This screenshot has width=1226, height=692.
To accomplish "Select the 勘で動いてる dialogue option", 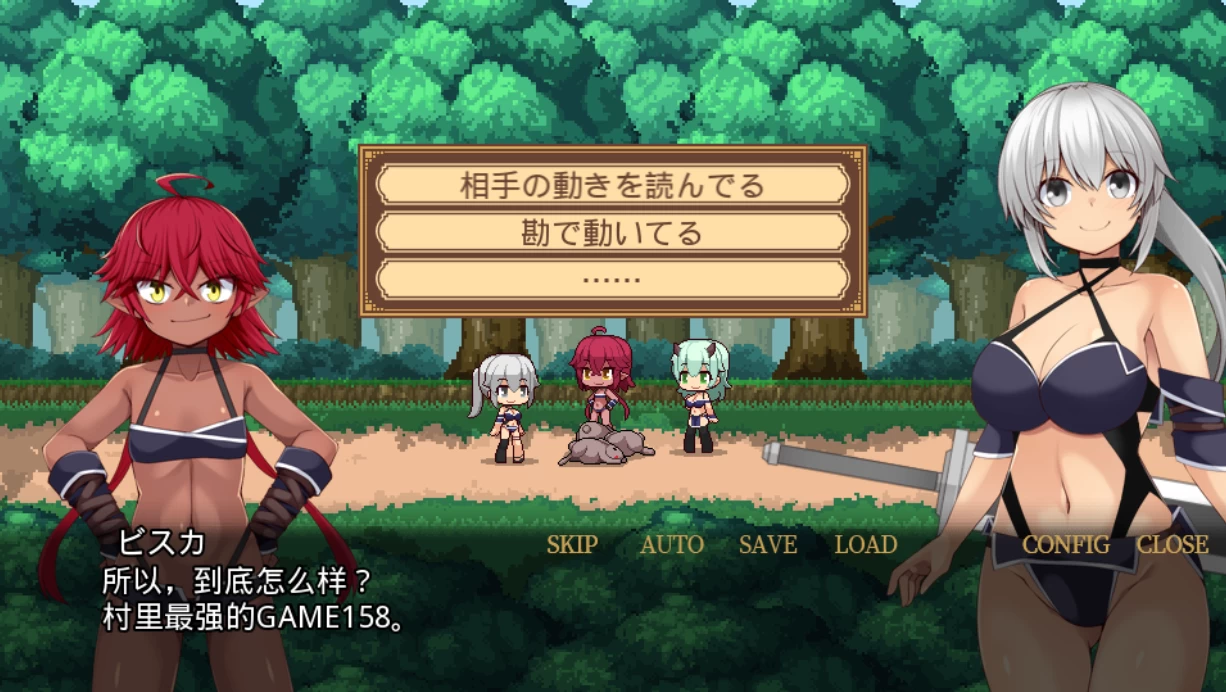I will (x=612, y=232).
